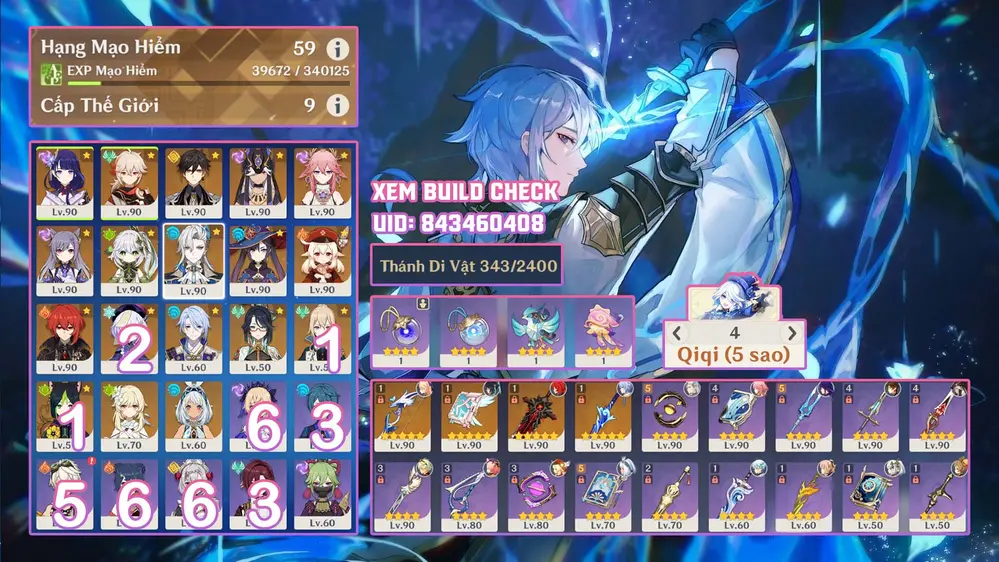999x562 pixels.
Task: Select the highlighted Neuvillette card
Action: pos(193,259)
